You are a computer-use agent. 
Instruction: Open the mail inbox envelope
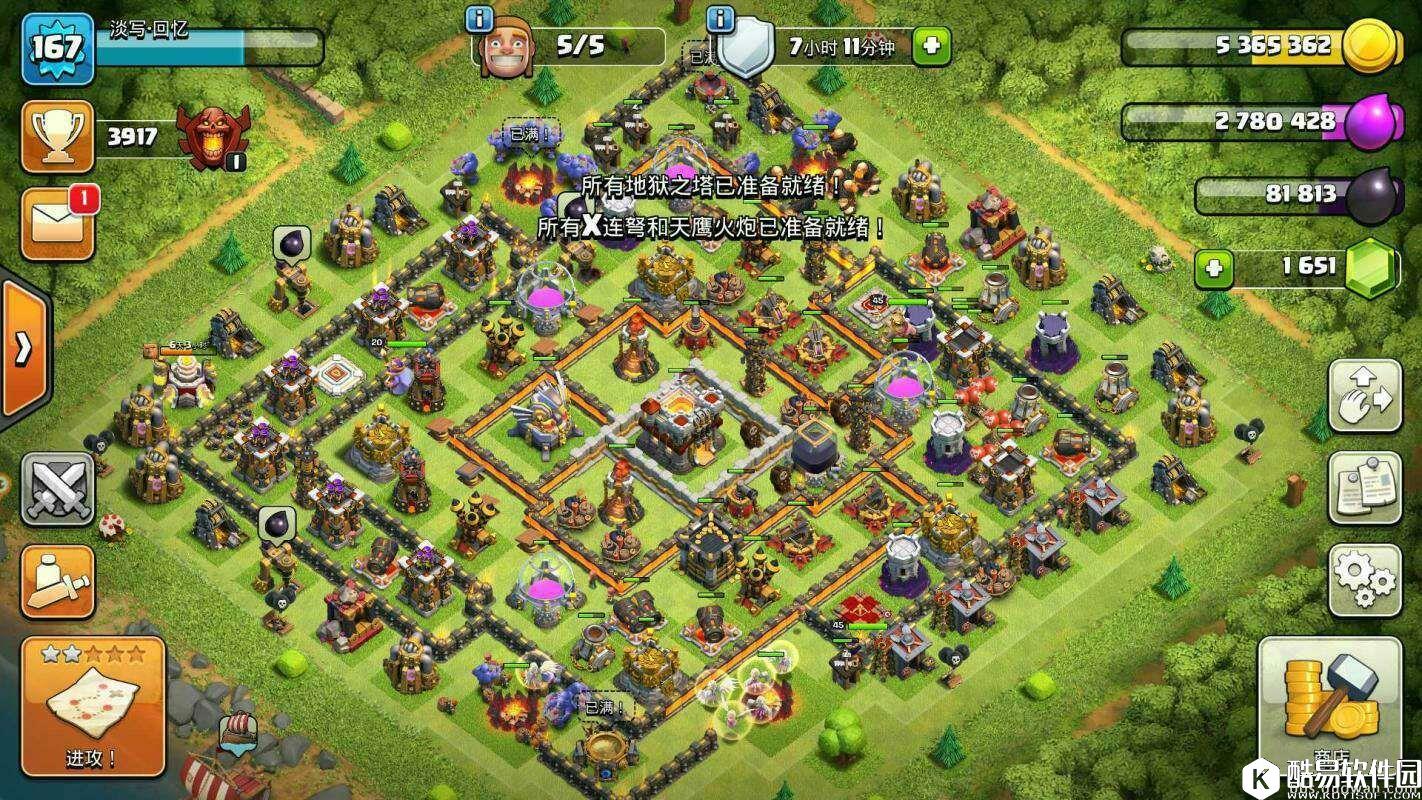57,224
